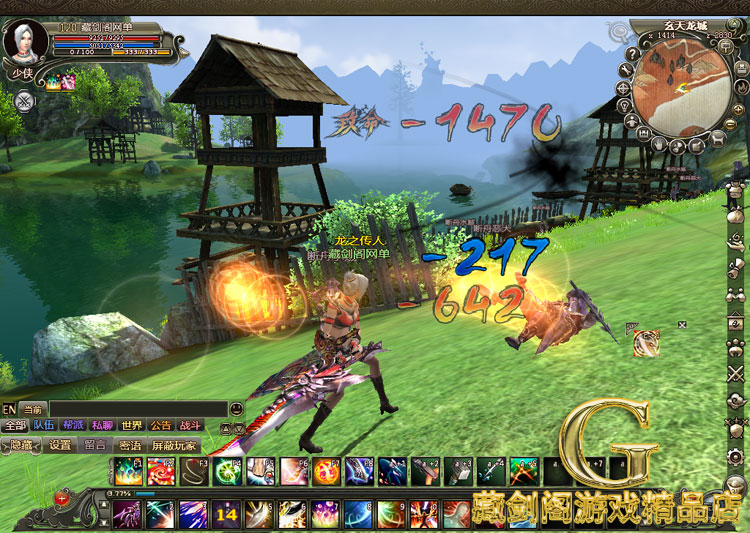The width and height of the screenshot is (750, 533).
Task: Open the 私聊 (private) chat tab
Action: tap(102, 425)
